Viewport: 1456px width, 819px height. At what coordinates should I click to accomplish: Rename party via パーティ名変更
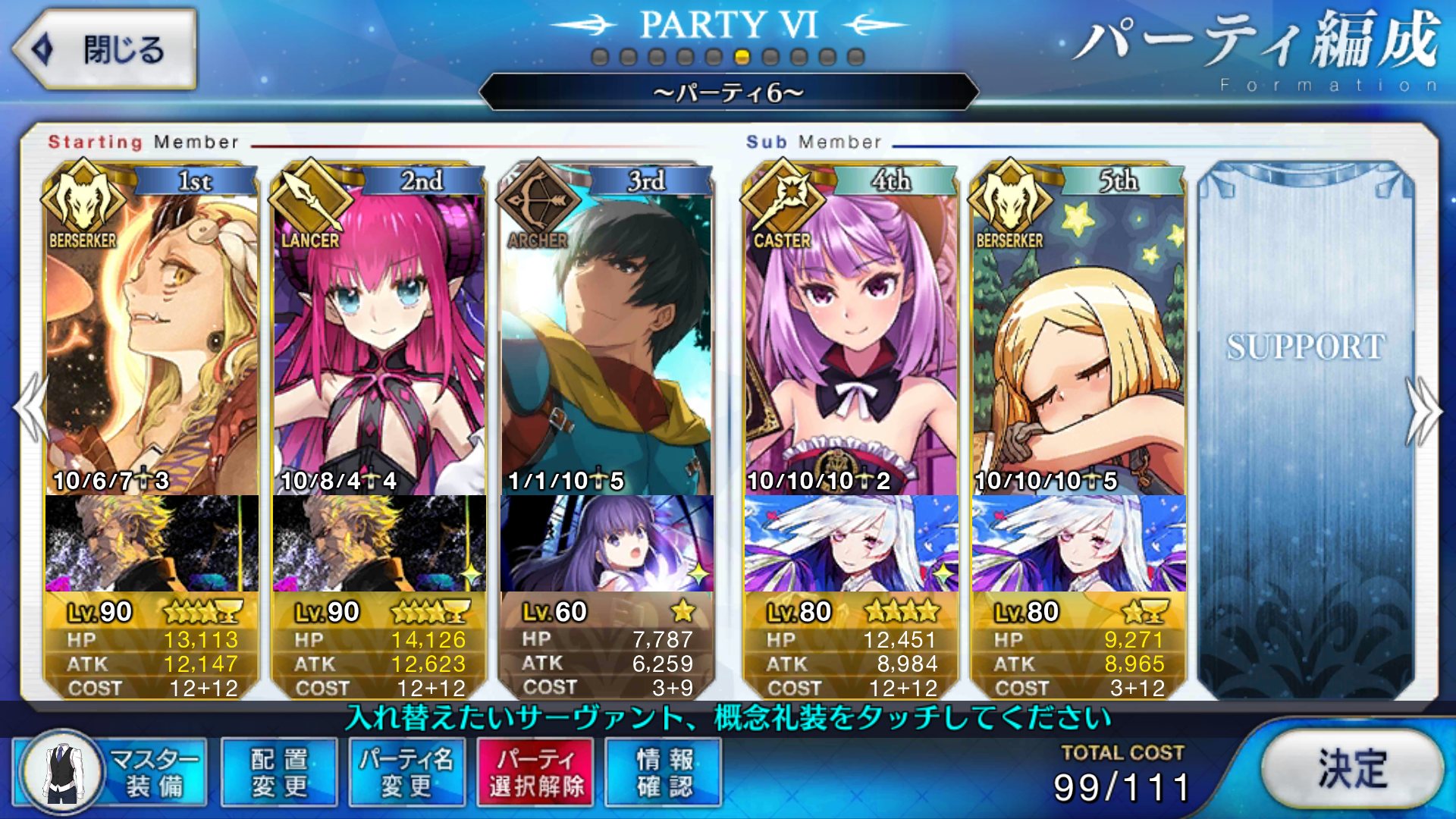click(x=406, y=772)
